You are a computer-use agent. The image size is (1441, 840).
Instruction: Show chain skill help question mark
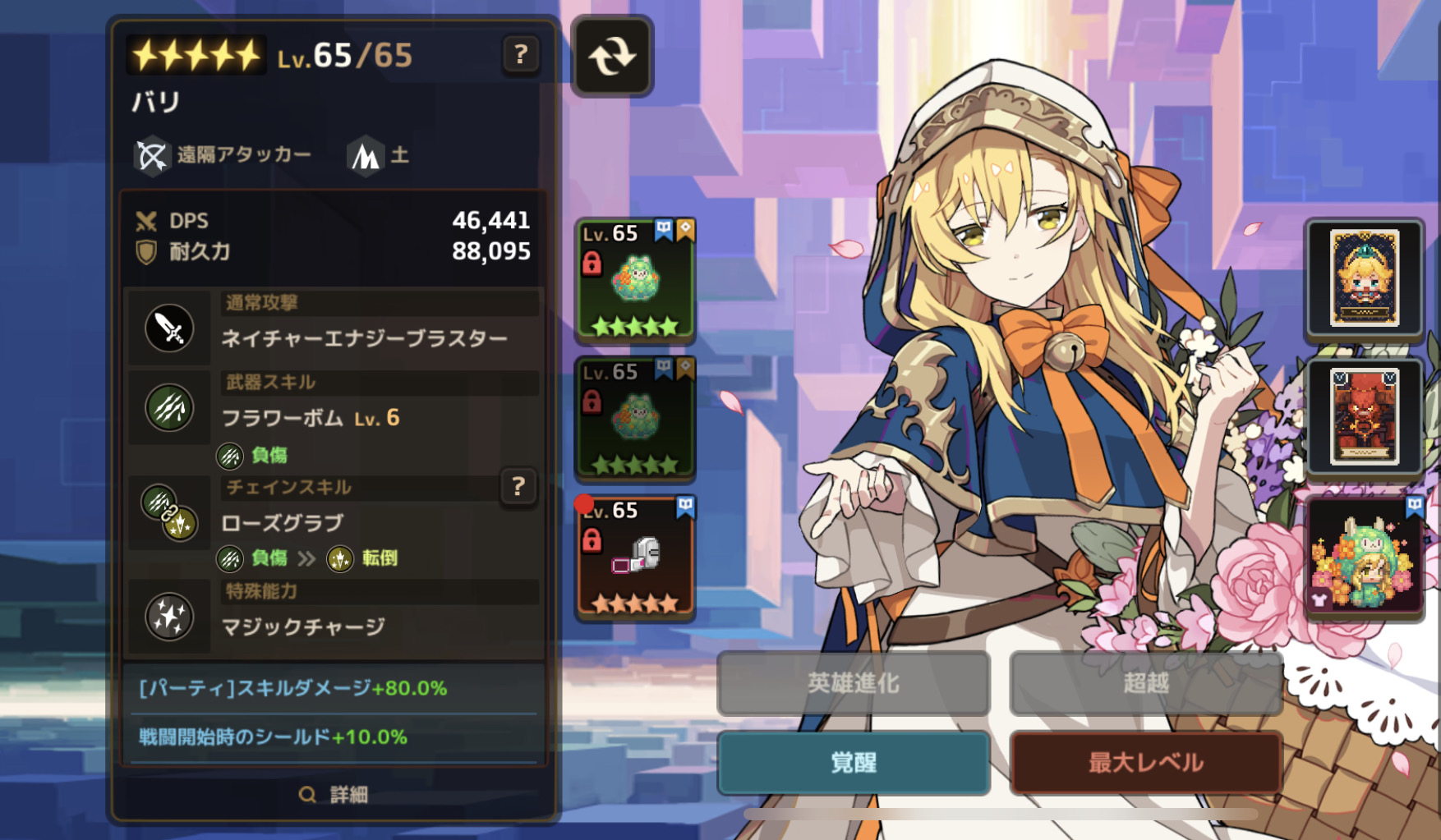click(x=518, y=487)
